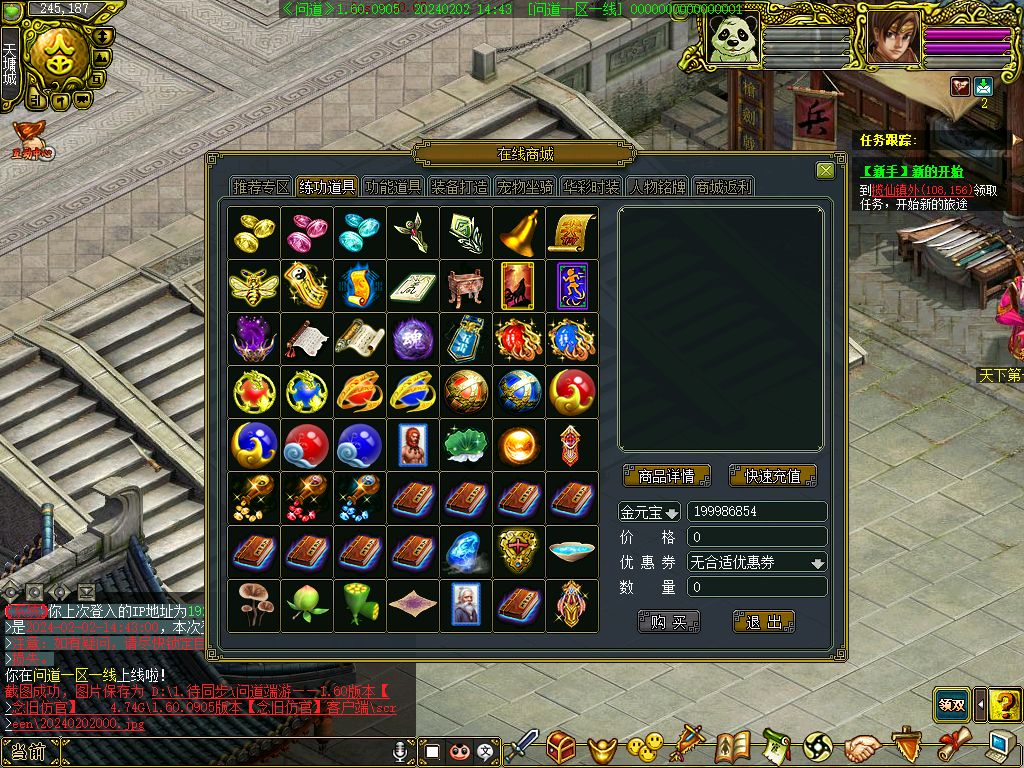Open the 金元宝 currency dropdown
Image resolution: width=1024 pixels, height=768 pixels.
click(x=649, y=512)
